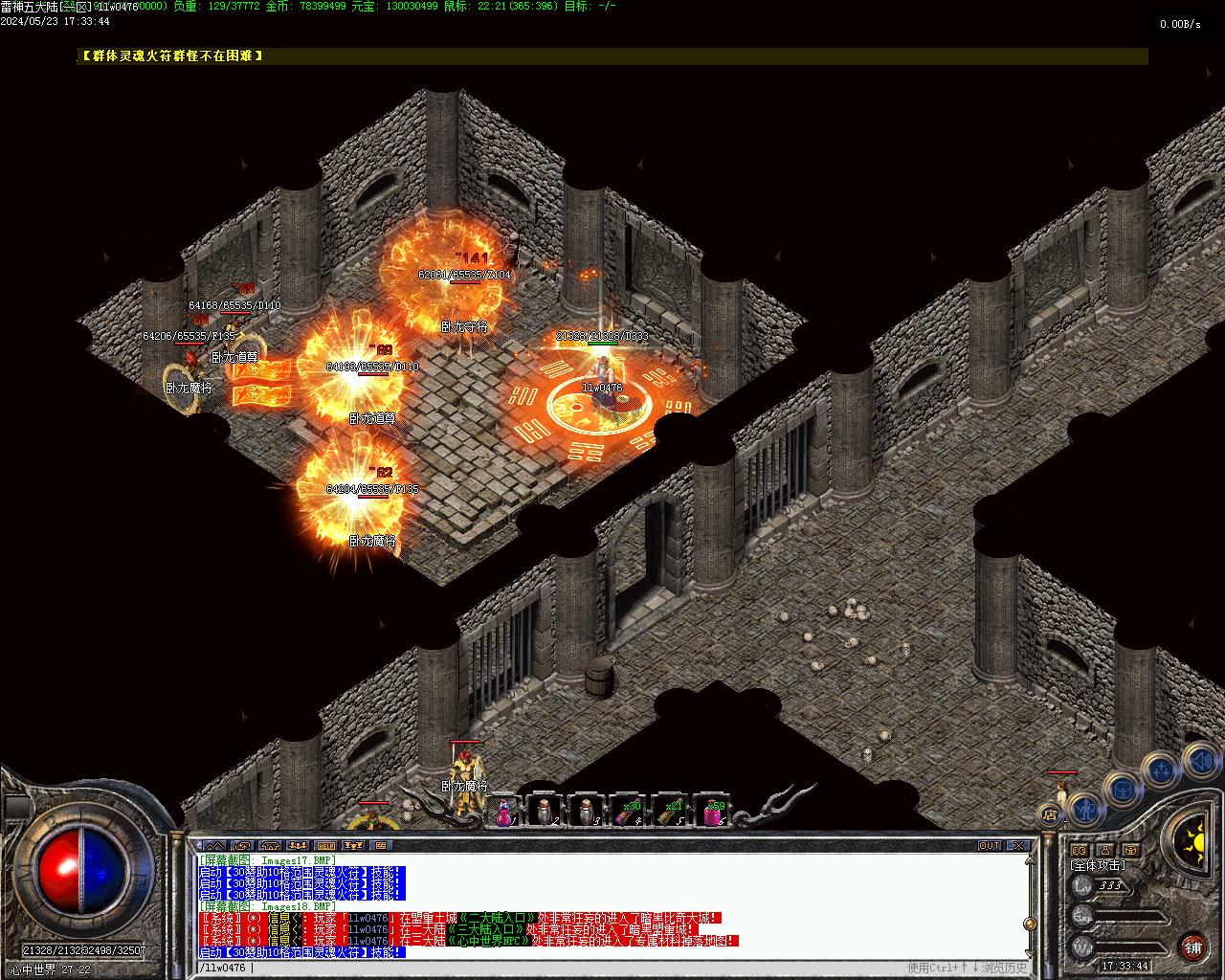The image size is (1225, 980).
Task: Click the red 铺 stall button
Action: pyautogui.click(x=1192, y=947)
